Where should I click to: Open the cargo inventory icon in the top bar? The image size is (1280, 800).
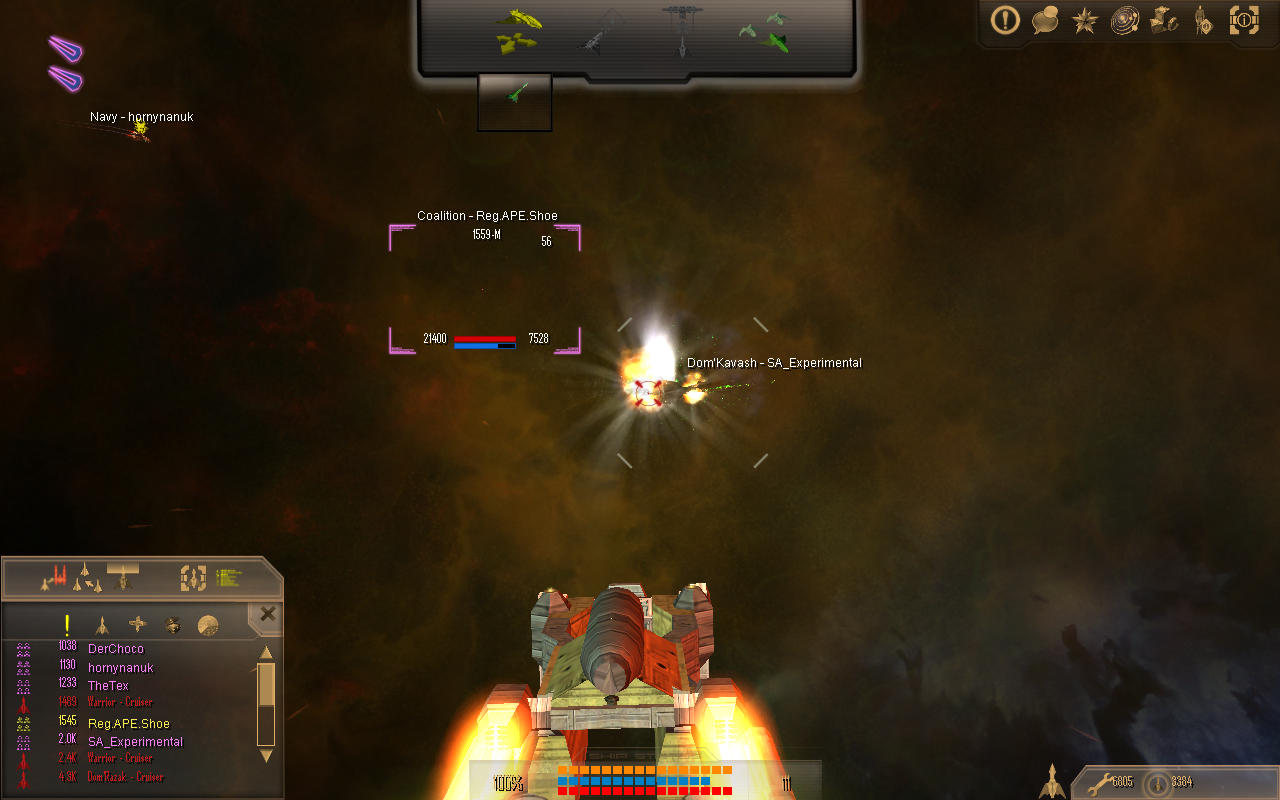tap(1164, 21)
